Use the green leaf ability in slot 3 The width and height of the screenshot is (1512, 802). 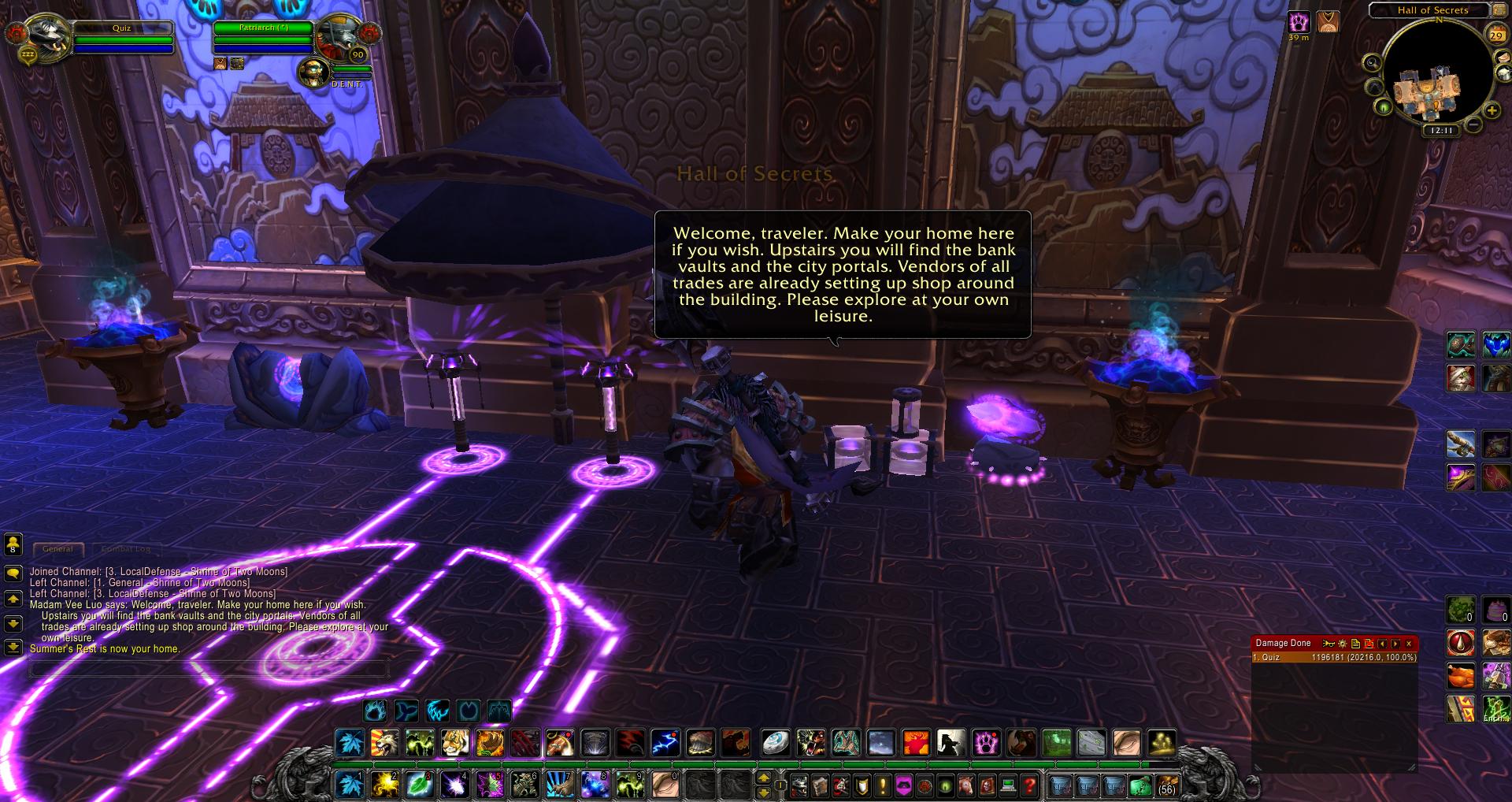coord(420,785)
